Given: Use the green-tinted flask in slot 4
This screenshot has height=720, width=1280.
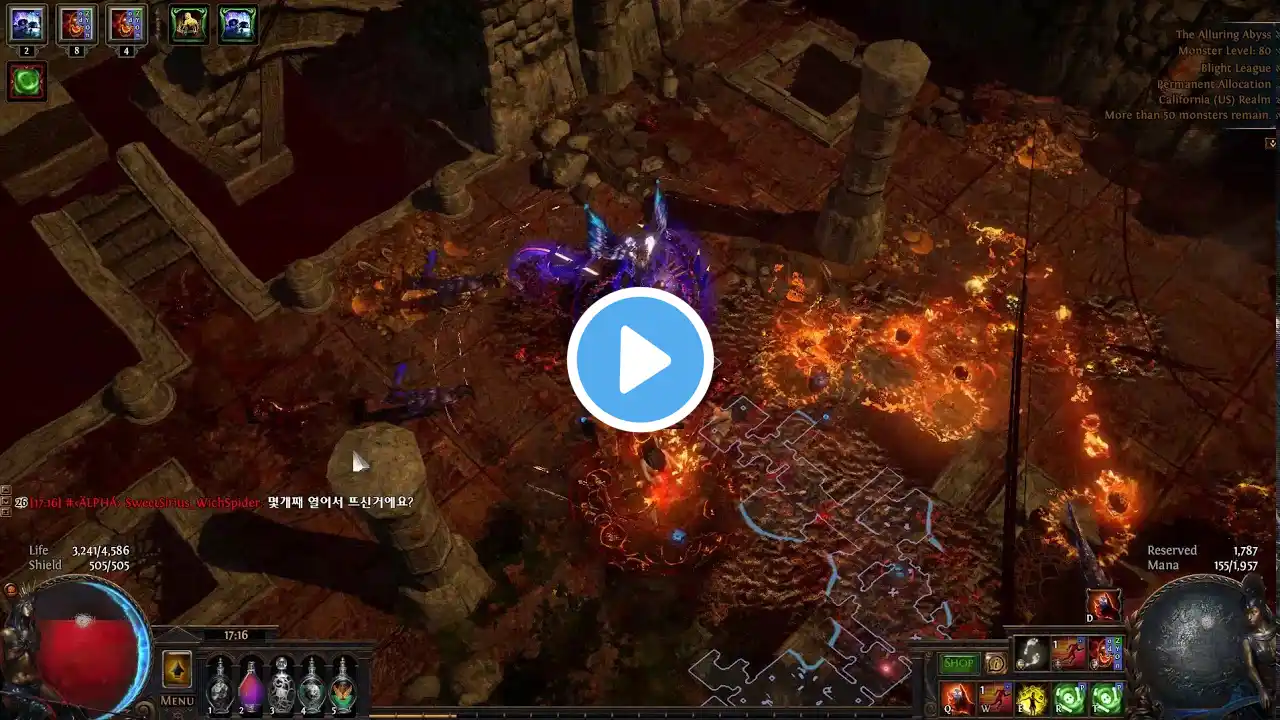Looking at the screenshot, I should click(x=313, y=684).
